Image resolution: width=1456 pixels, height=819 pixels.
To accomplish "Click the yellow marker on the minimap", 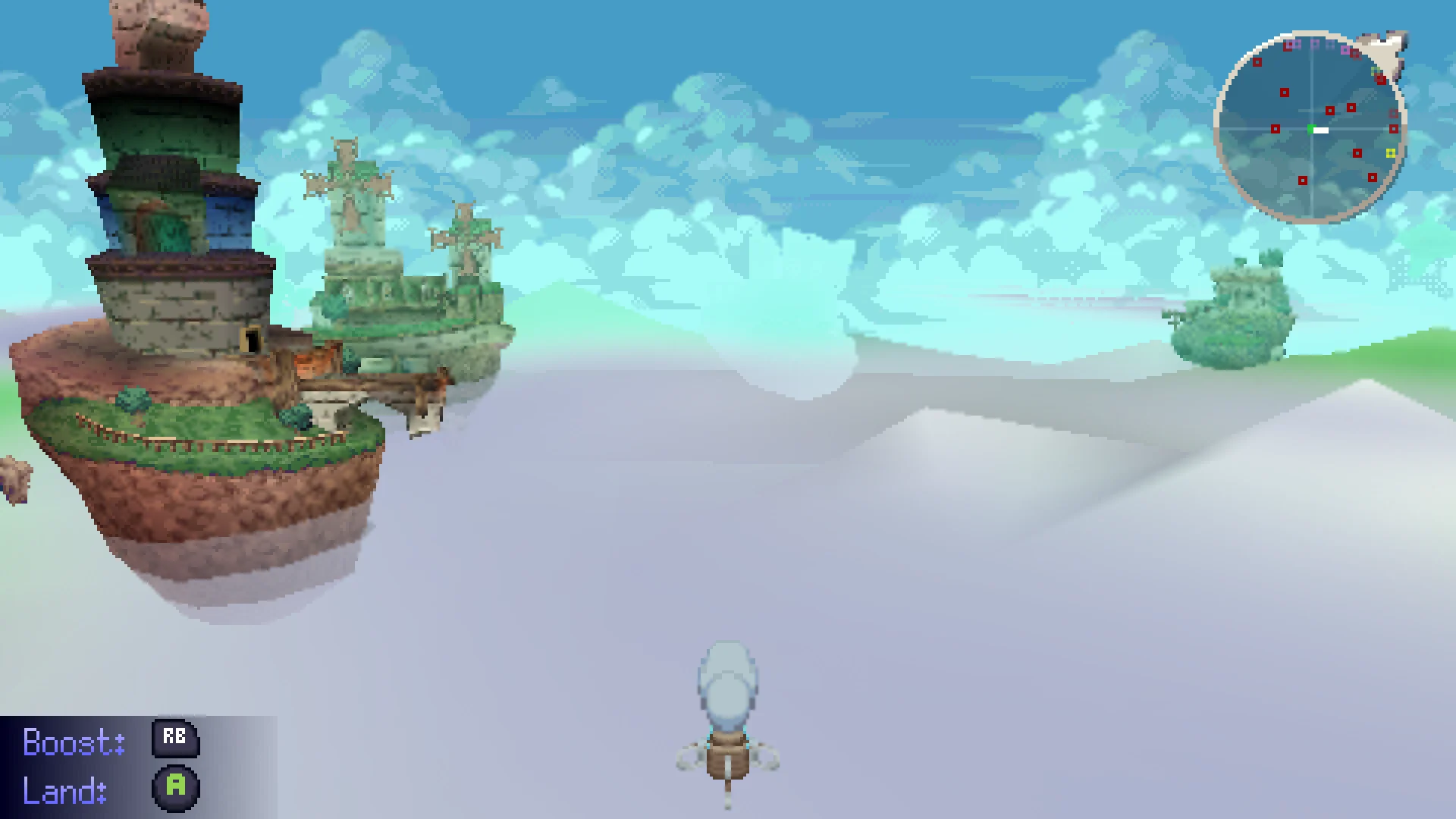I will click(x=1391, y=153).
